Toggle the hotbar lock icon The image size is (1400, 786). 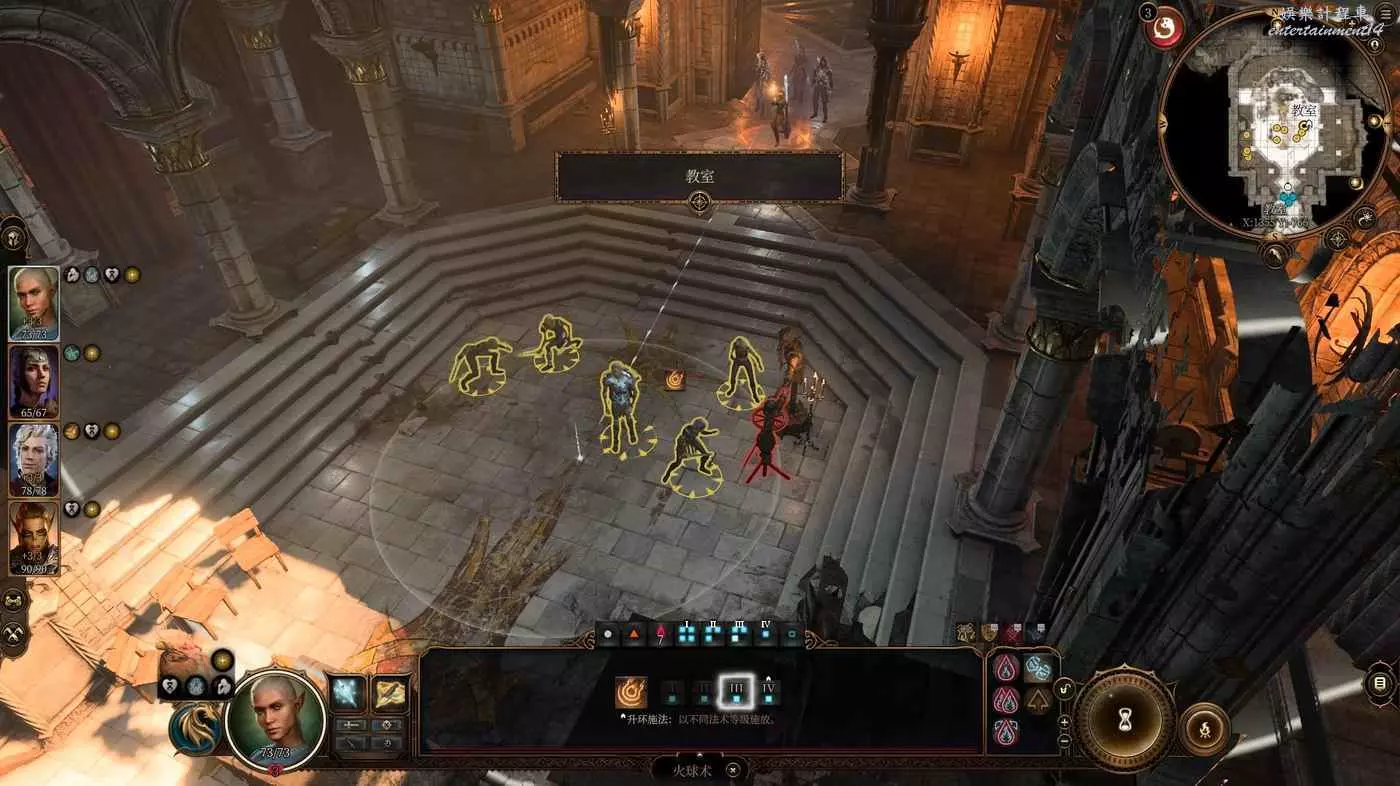pos(1065,688)
